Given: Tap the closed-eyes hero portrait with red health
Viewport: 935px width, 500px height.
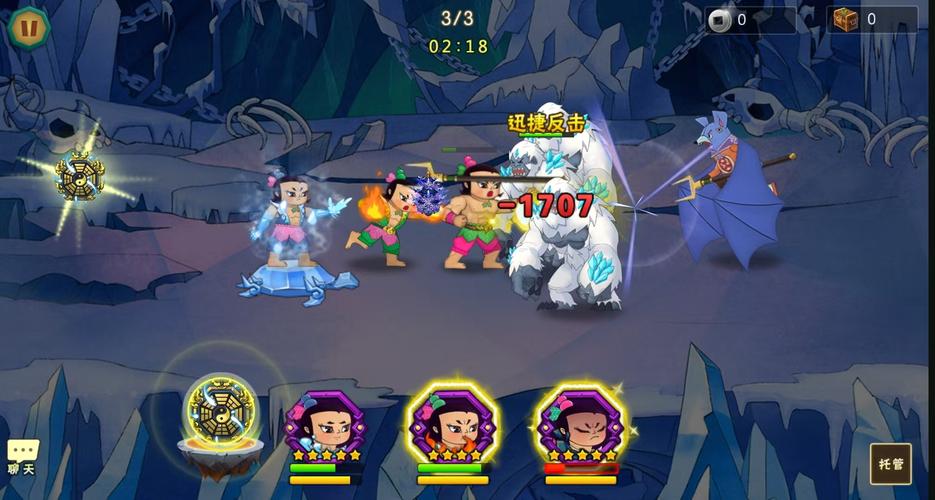Looking at the screenshot, I should point(580,424).
